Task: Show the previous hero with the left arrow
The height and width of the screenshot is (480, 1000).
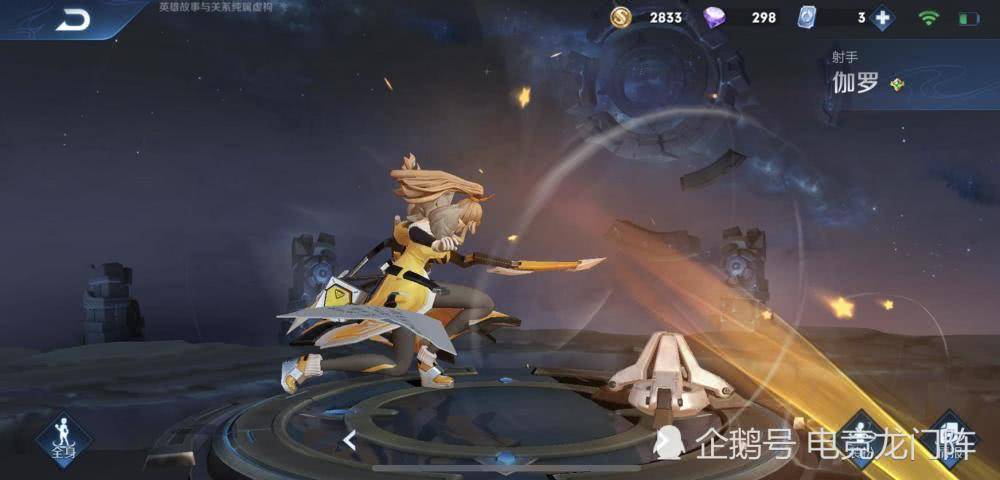Action: [x=350, y=439]
